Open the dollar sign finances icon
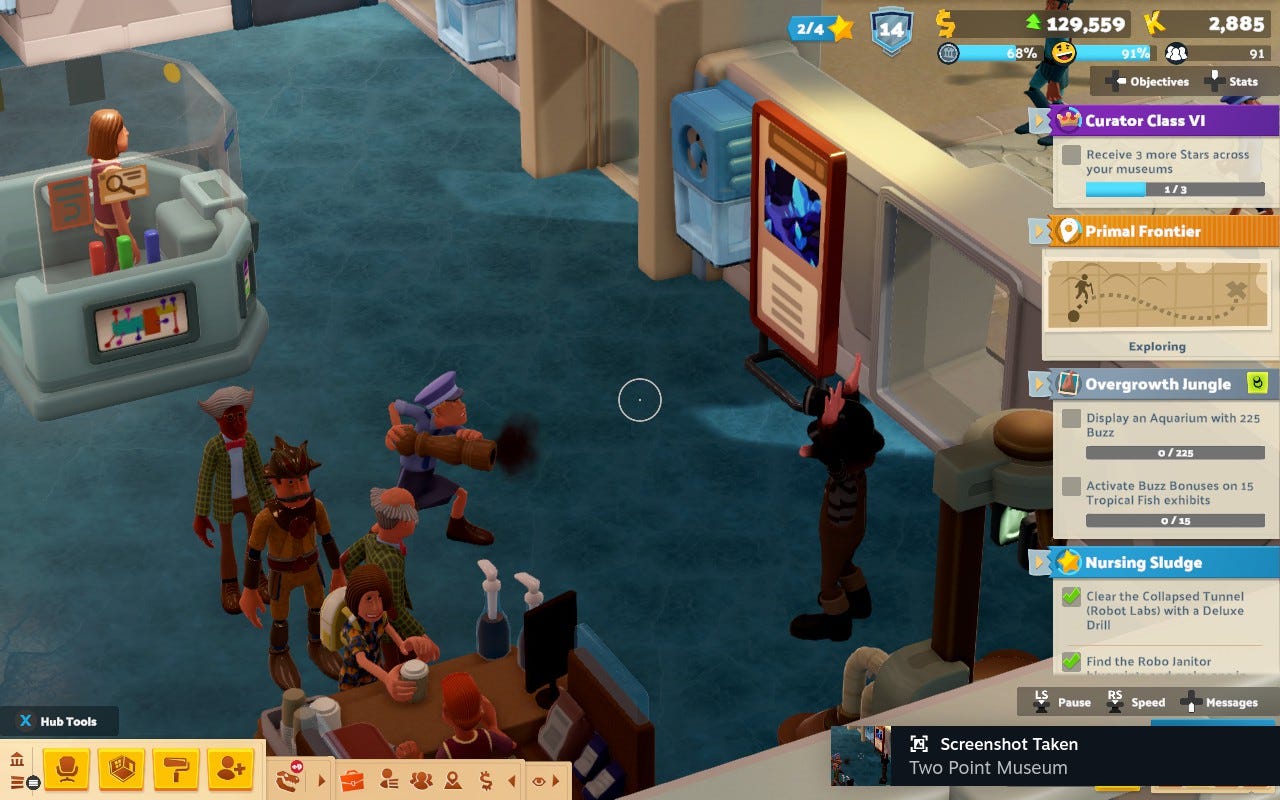Screen dimensions: 1280x800 click(x=485, y=780)
